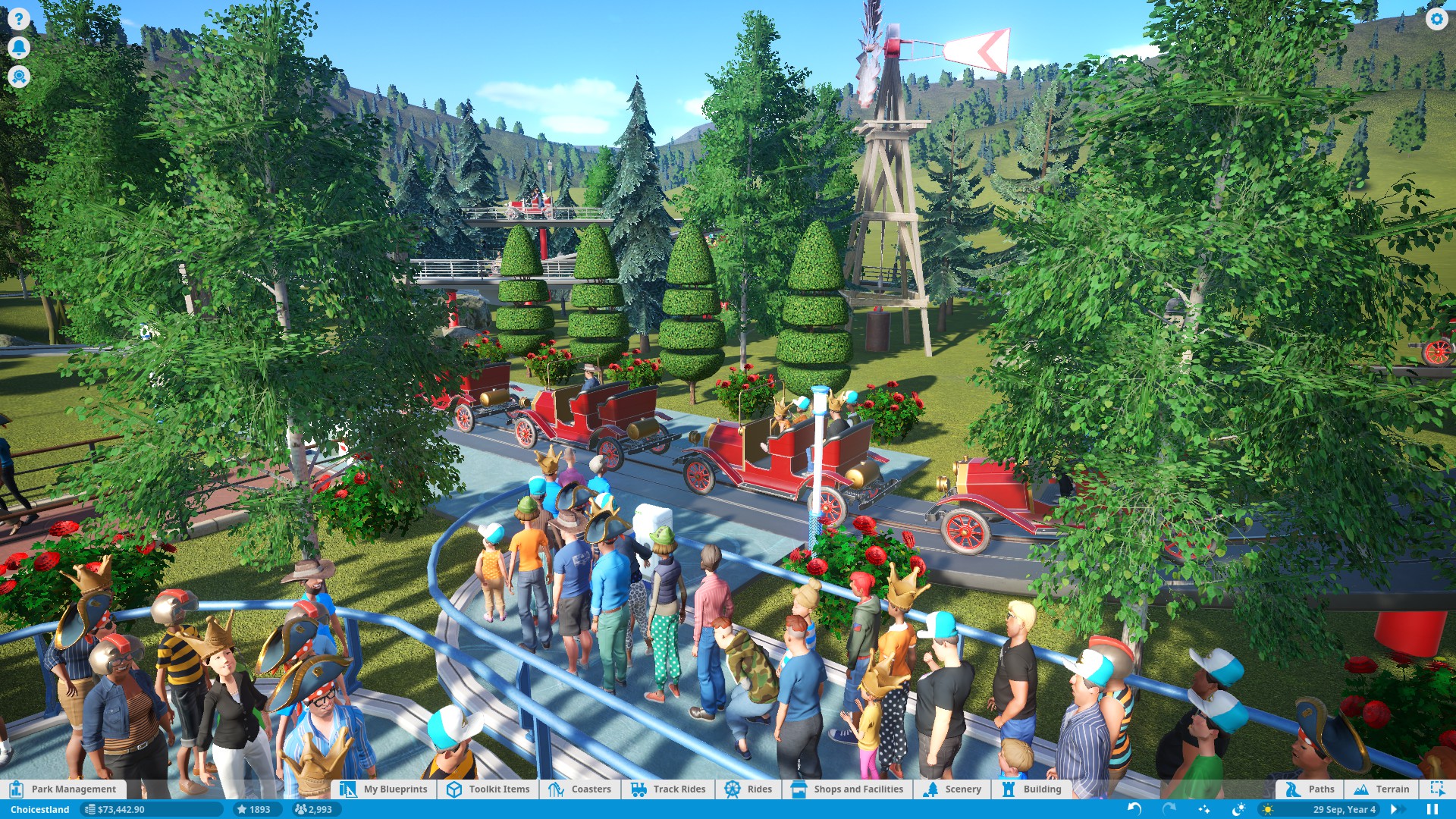1456x819 pixels.
Task: Click the sun on the time-of-day bar
Action: (1268, 809)
